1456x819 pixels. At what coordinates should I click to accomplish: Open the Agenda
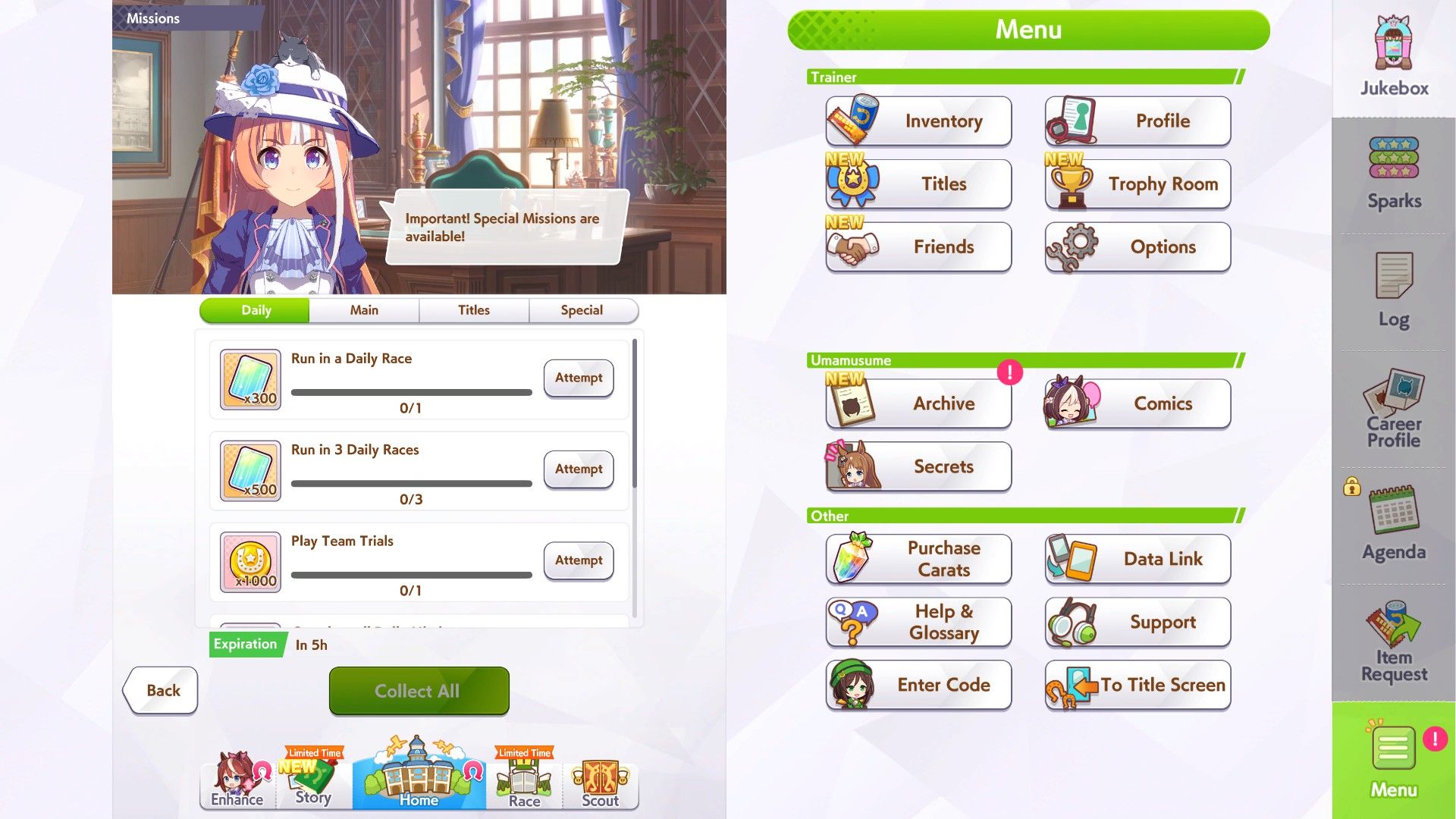click(1392, 523)
